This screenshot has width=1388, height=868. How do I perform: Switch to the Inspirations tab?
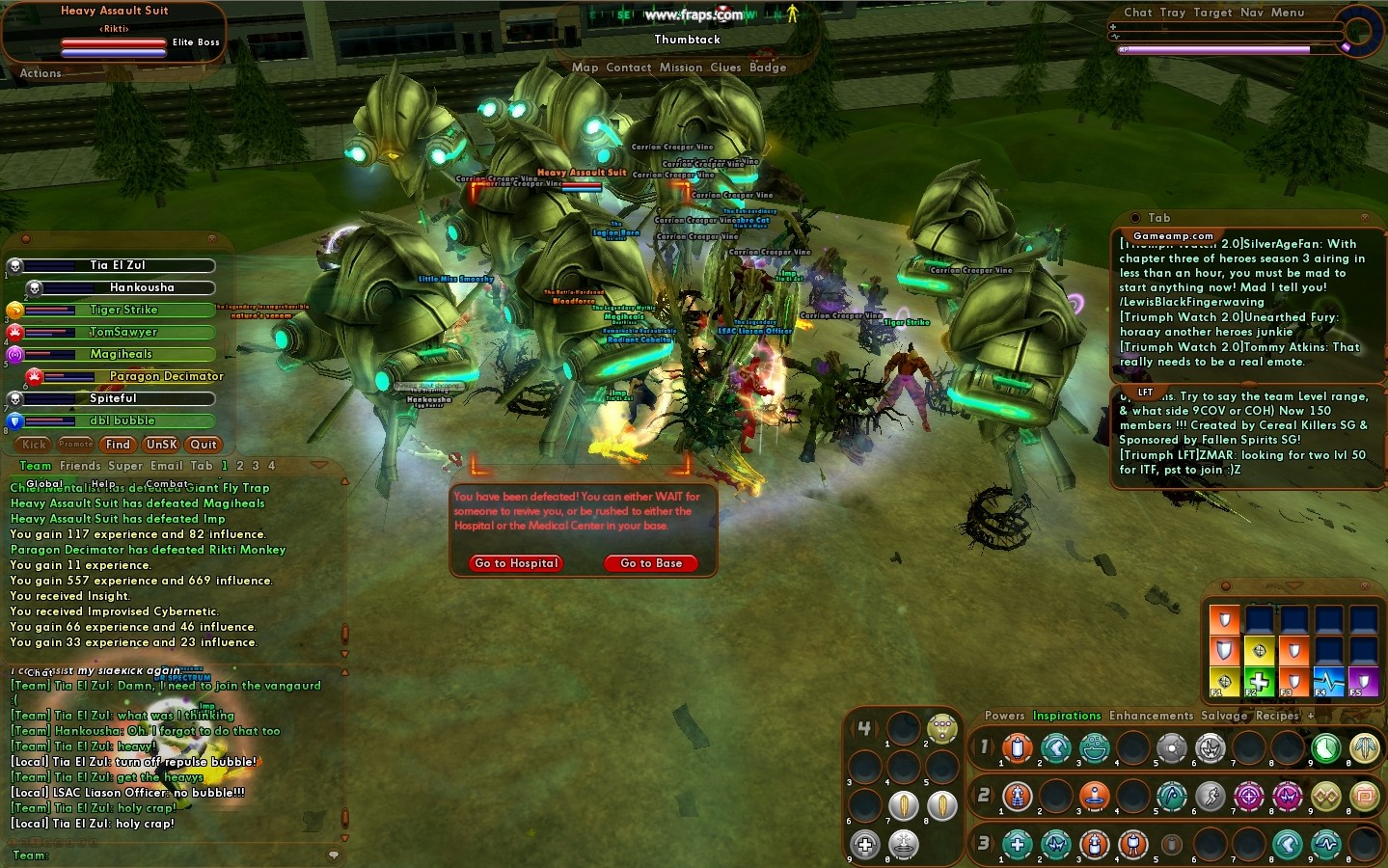(1067, 716)
